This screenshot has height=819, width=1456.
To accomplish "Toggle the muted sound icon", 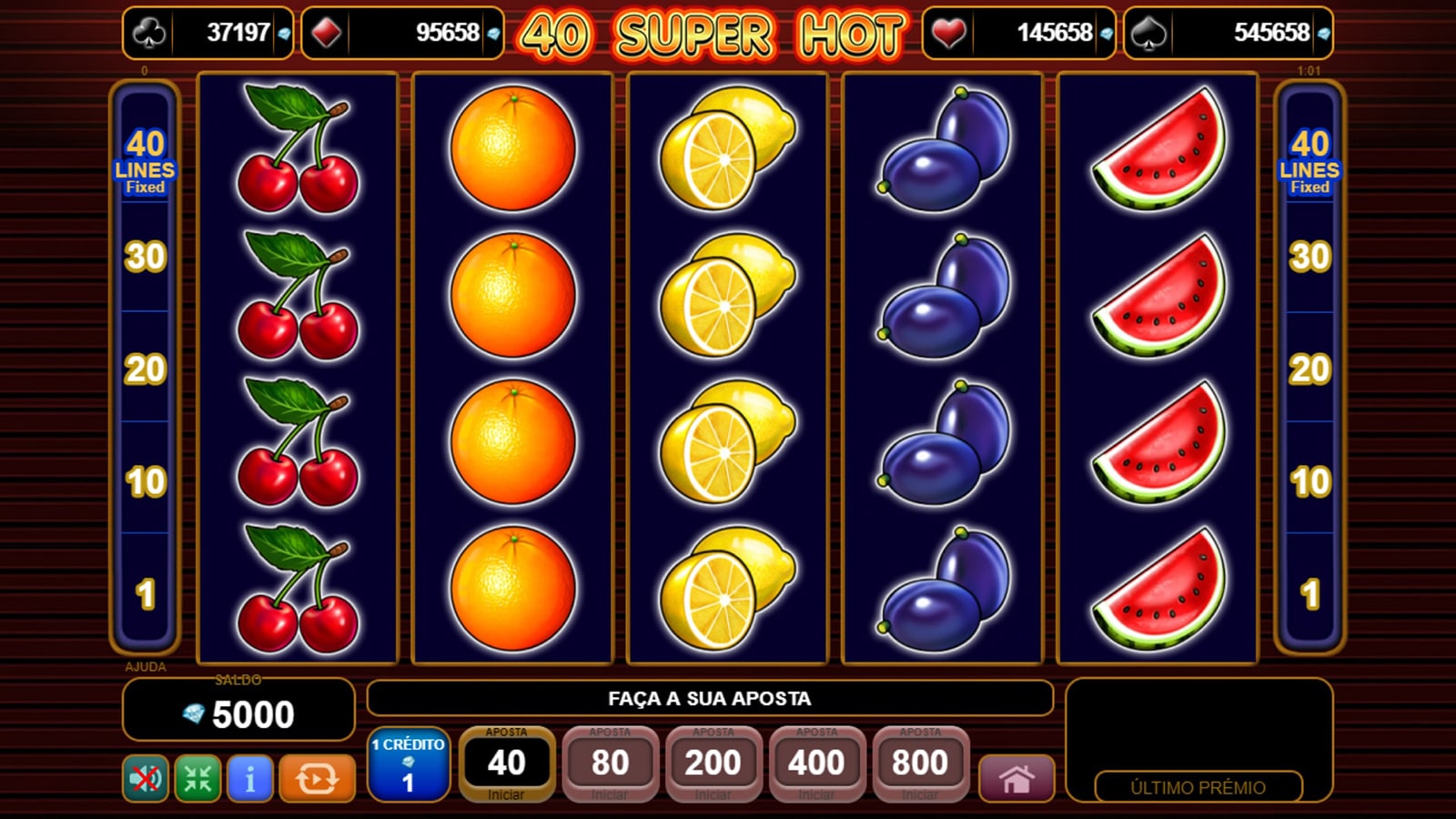I will [x=146, y=779].
